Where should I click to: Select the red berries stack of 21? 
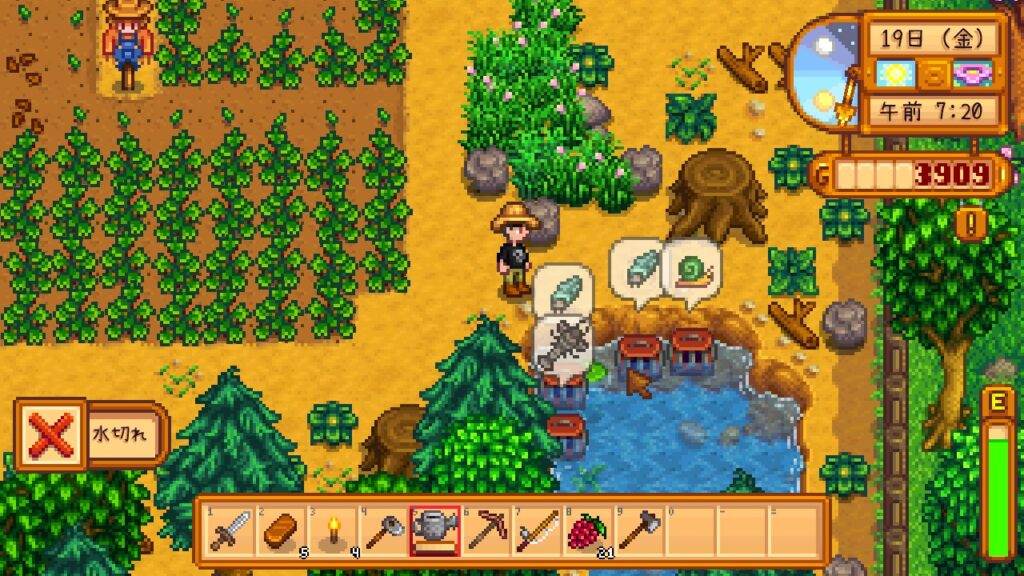[x=588, y=530]
